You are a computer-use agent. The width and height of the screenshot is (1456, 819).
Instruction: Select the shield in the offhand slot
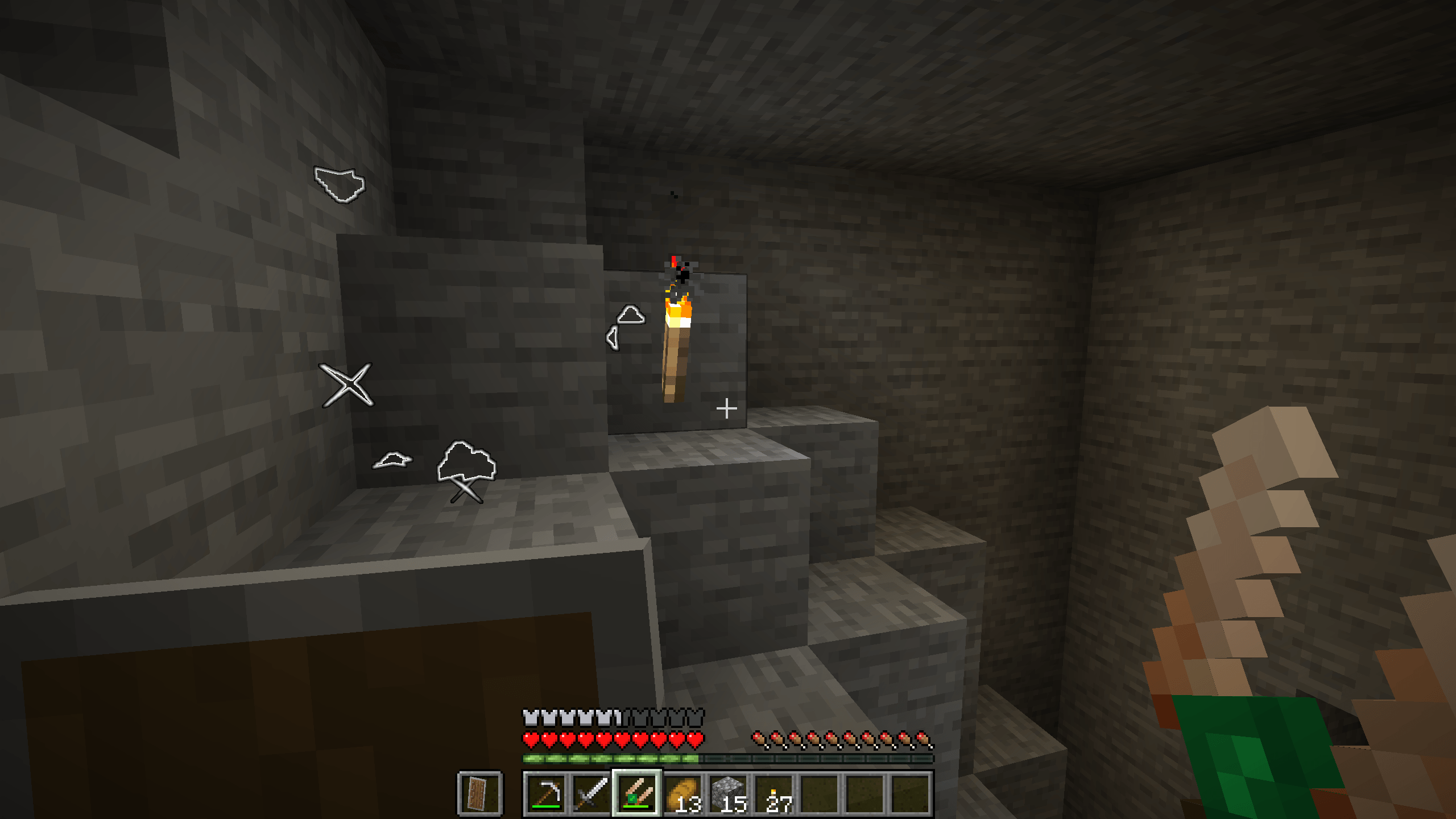point(479,793)
